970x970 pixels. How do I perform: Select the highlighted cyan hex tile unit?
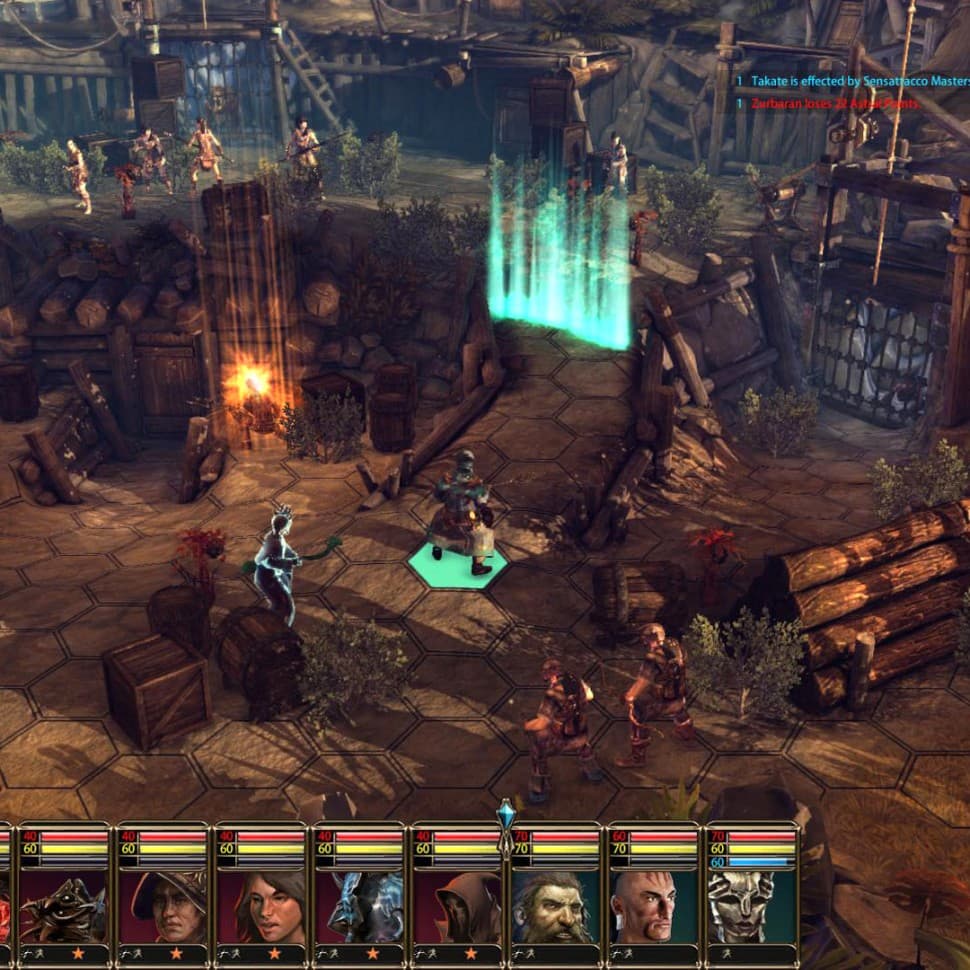[x=459, y=515]
